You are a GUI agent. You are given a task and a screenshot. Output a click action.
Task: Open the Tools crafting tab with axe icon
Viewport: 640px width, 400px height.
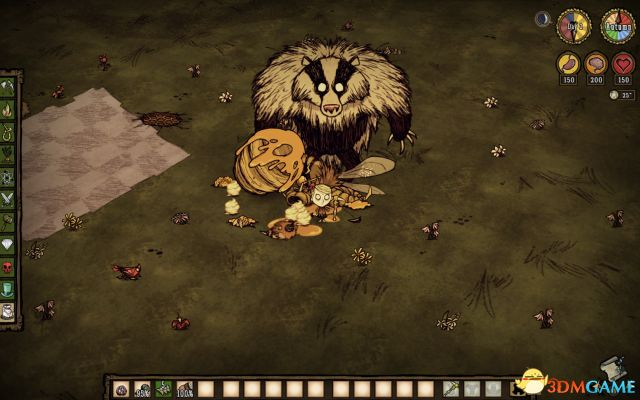[10, 83]
